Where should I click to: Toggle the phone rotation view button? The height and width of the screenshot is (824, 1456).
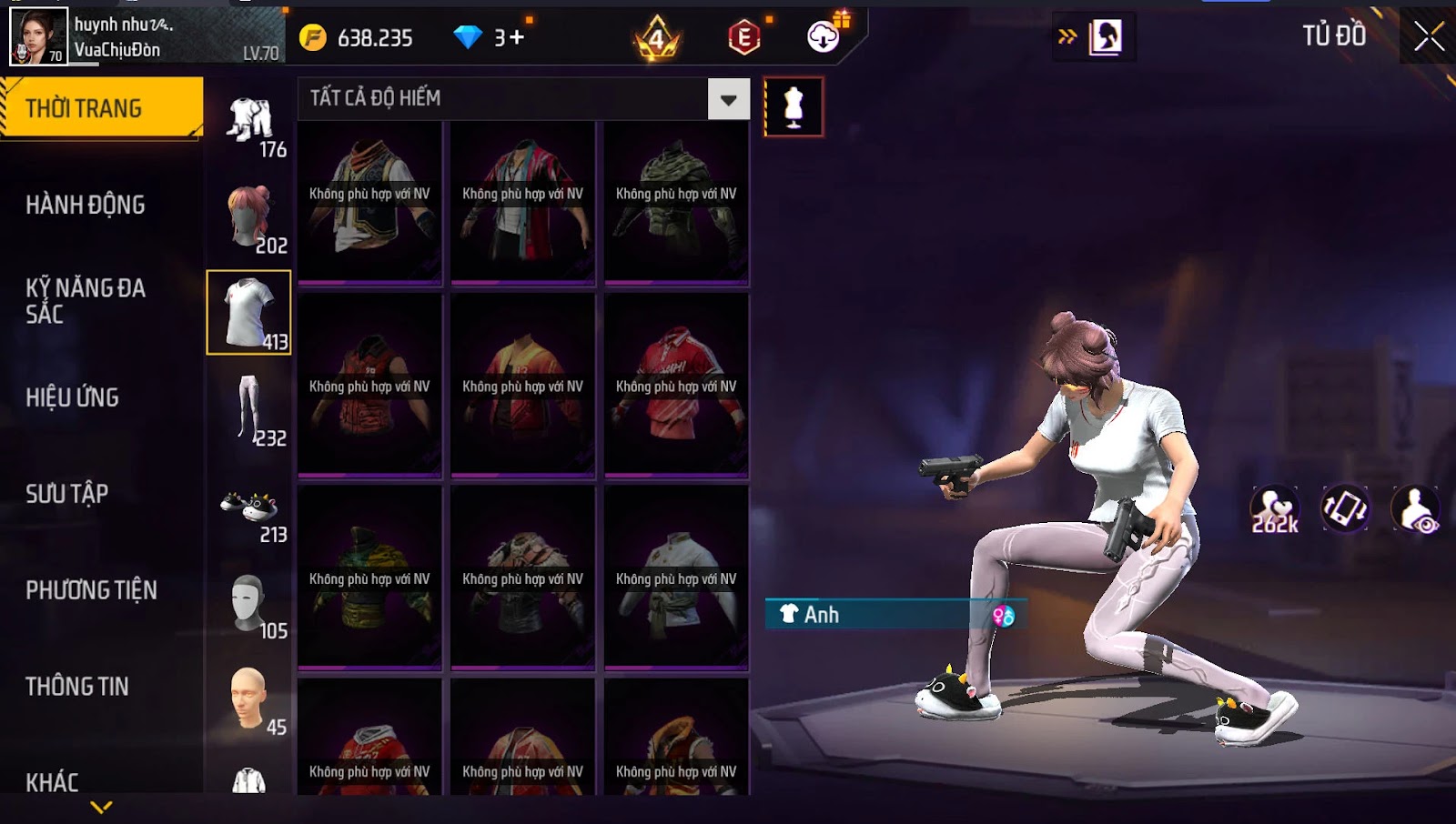pyautogui.click(x=1345, y=508)
